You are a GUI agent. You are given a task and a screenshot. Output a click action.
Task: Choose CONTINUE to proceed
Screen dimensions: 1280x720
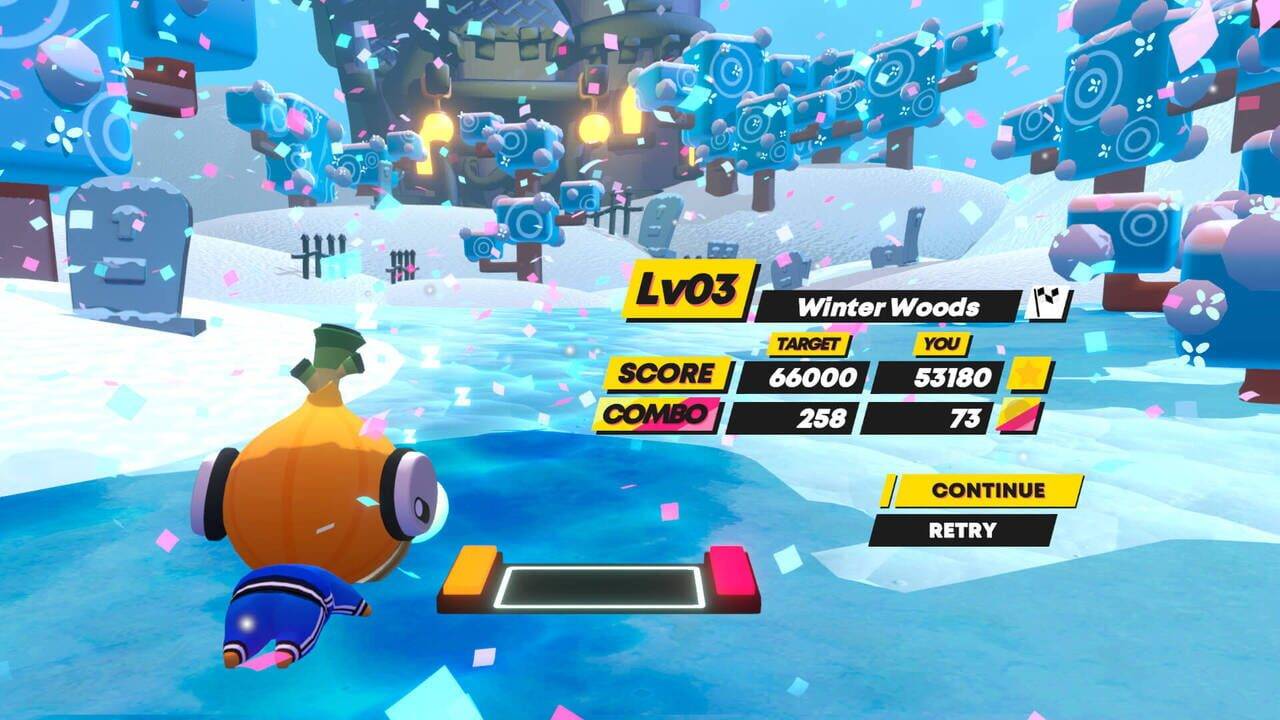(980, 491)
